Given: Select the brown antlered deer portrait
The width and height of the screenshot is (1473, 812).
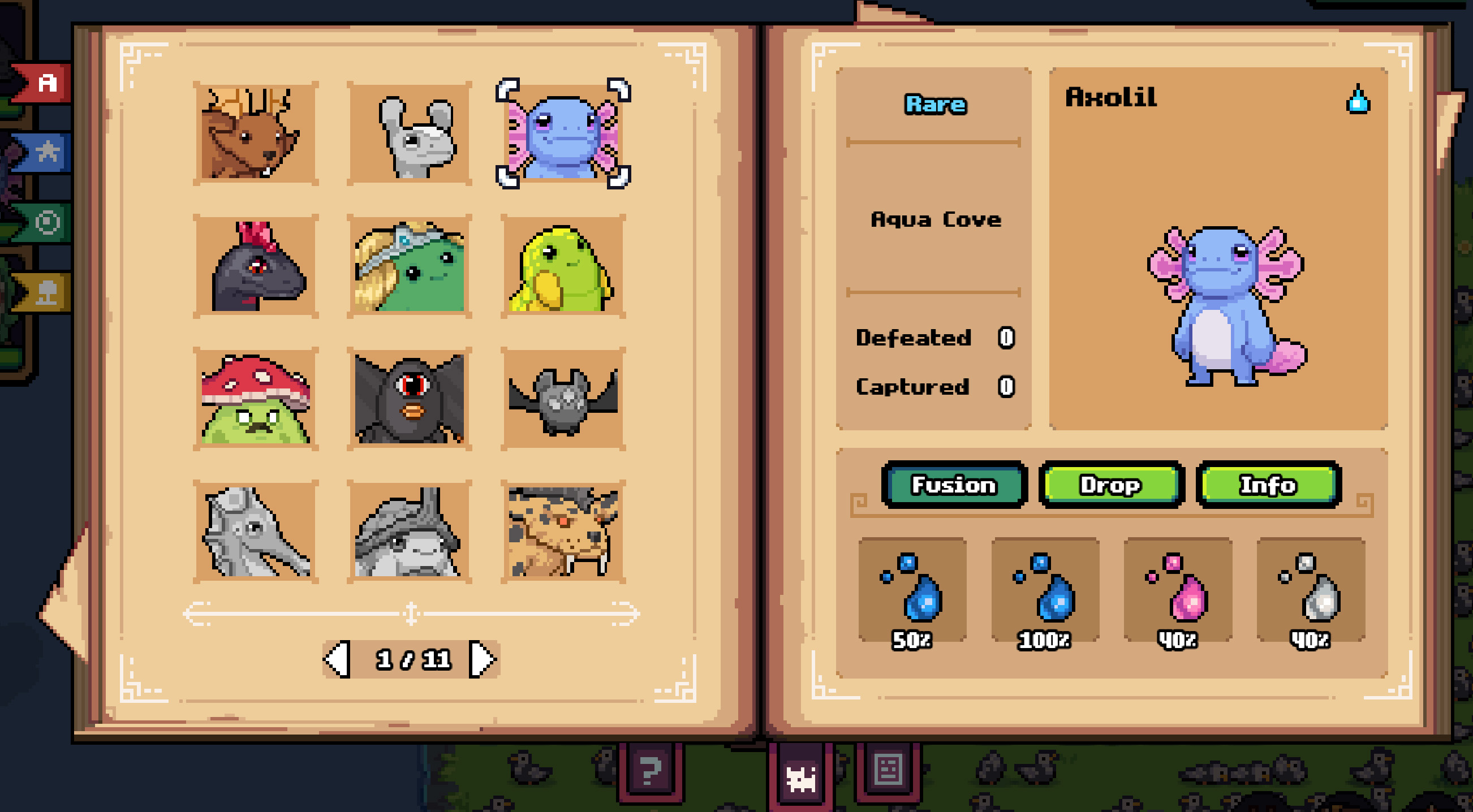Looking at the screenshot, I should pyautogui.click(x=255, y=133).
